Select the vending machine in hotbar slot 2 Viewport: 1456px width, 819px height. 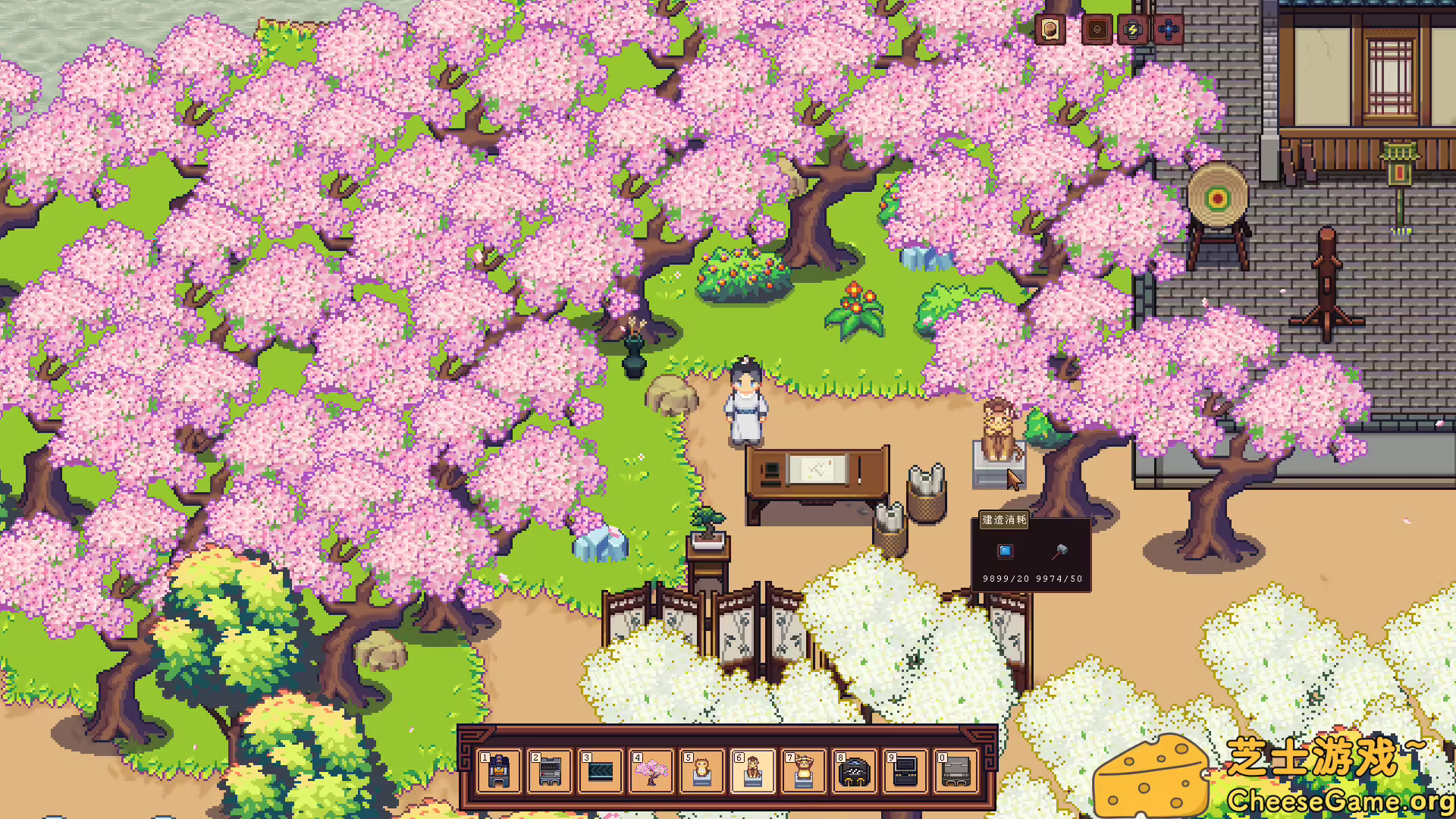click(x=548, y=773)
